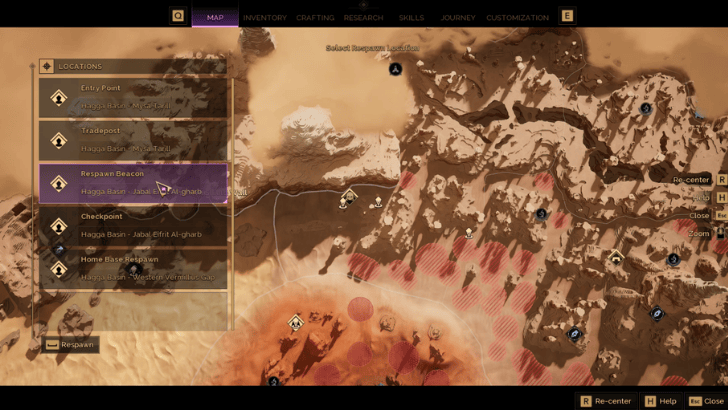The image size is (728, 410).
Task: Select the Tradepost respawn location
Action: coord(133,140)
